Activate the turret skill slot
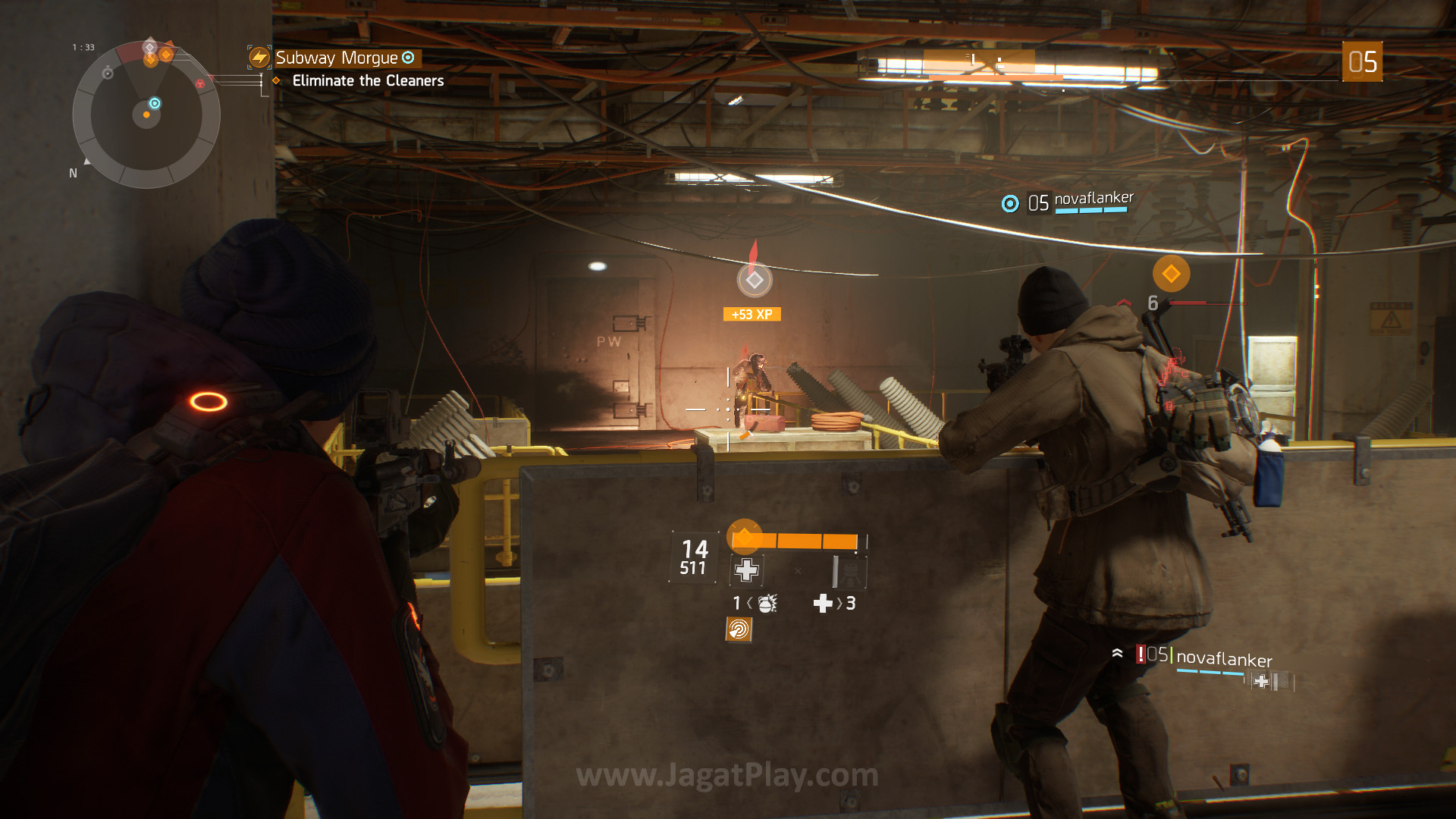This screenshot has width=1456, height=819. pos(849,571)
